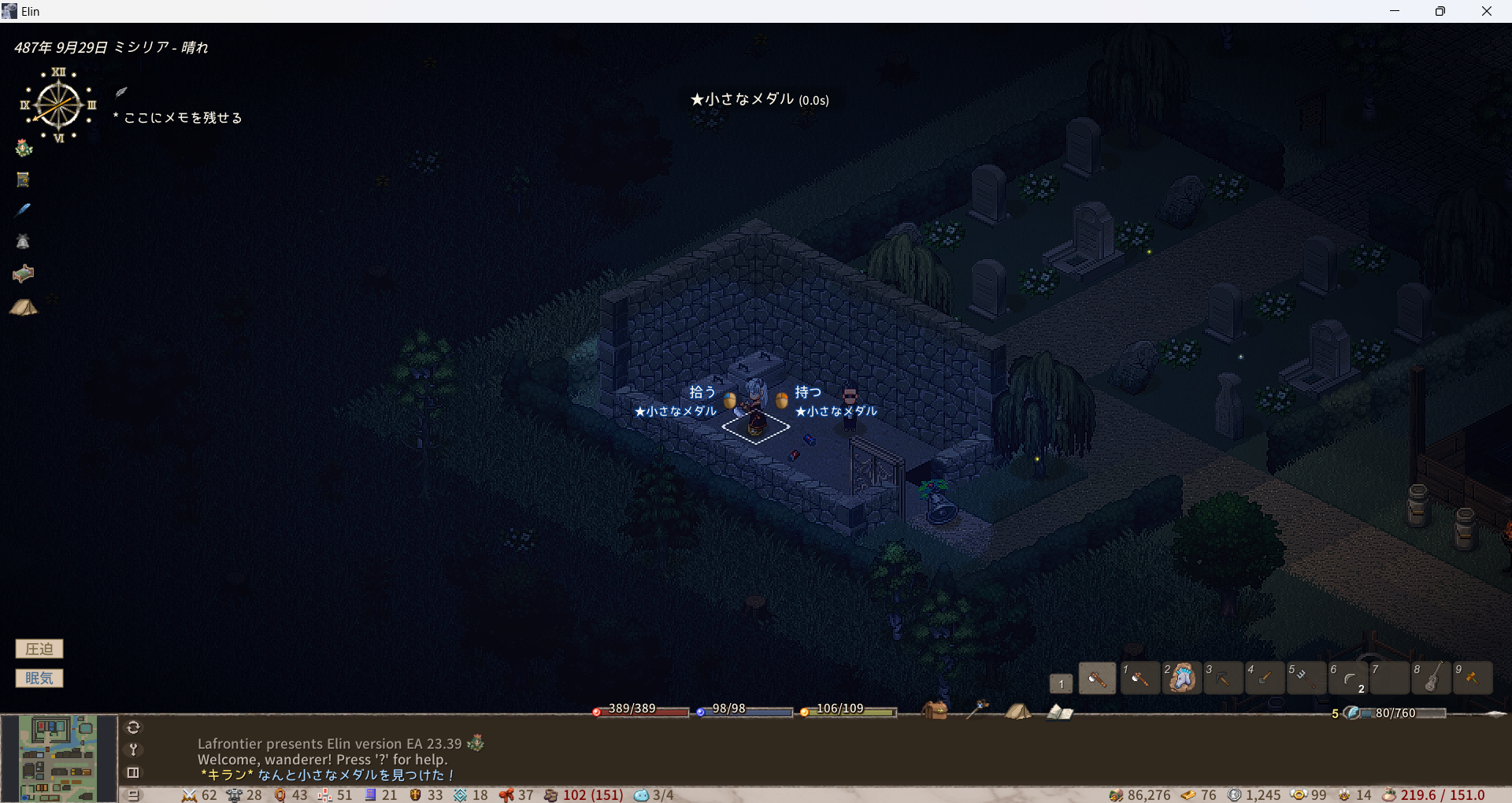The width and height of the screenshot is (1512, 803).
Task: Close the Elin game window
Action: [x=1486, y=11]
